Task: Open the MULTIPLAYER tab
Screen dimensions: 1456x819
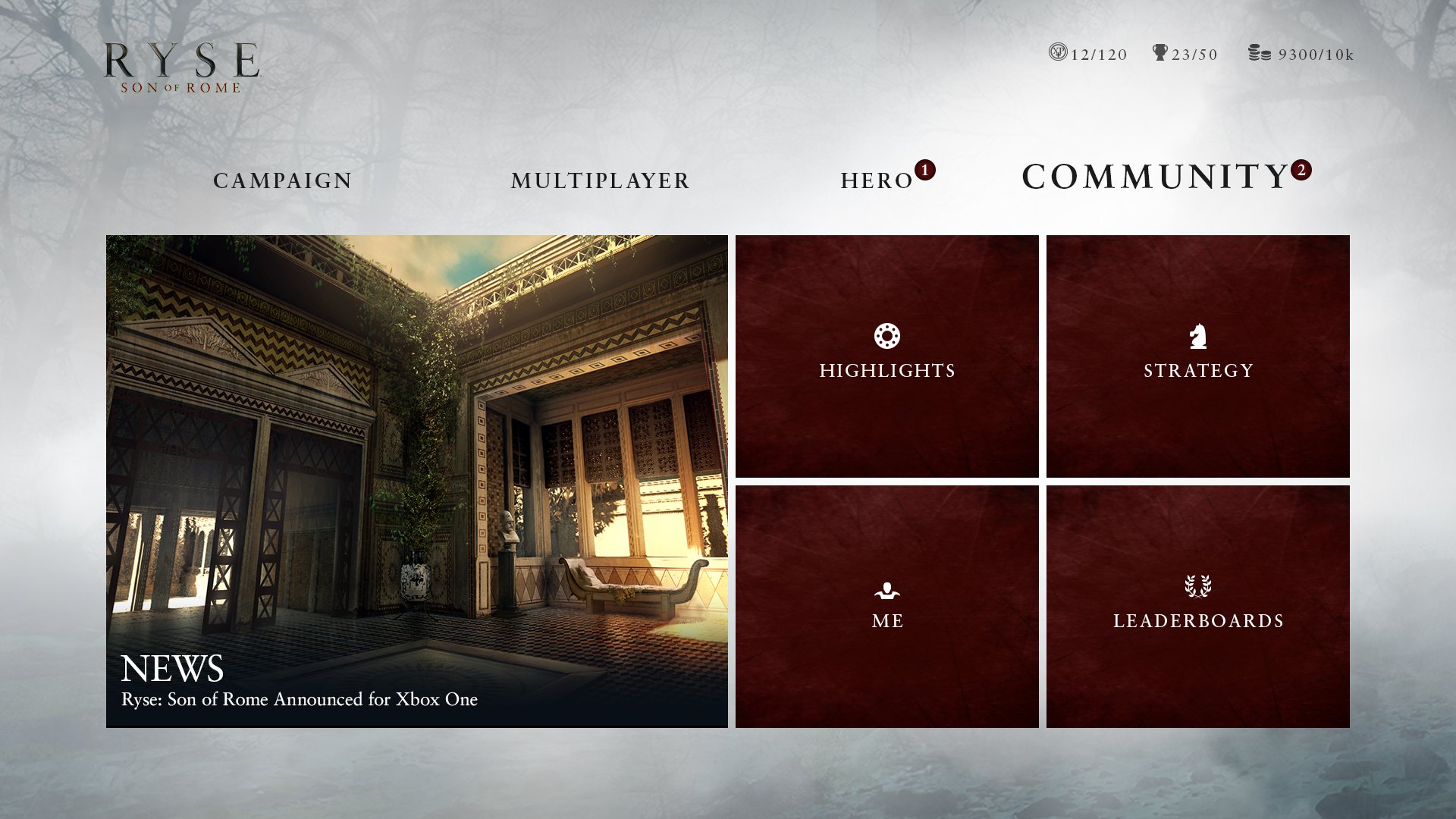Action: click(600, 180)
